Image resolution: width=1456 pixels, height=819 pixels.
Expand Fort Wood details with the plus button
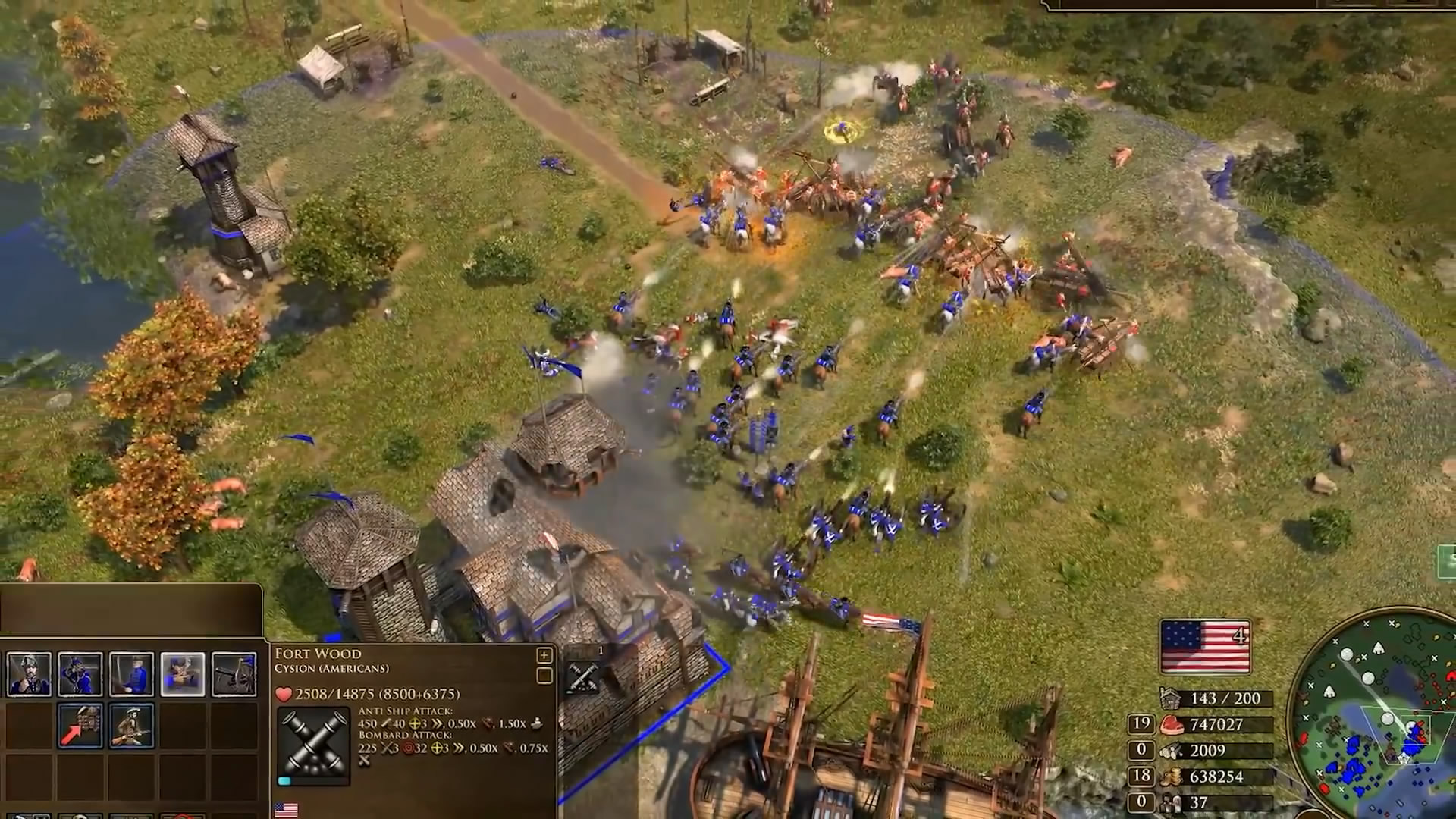click(x=544, y=655)
